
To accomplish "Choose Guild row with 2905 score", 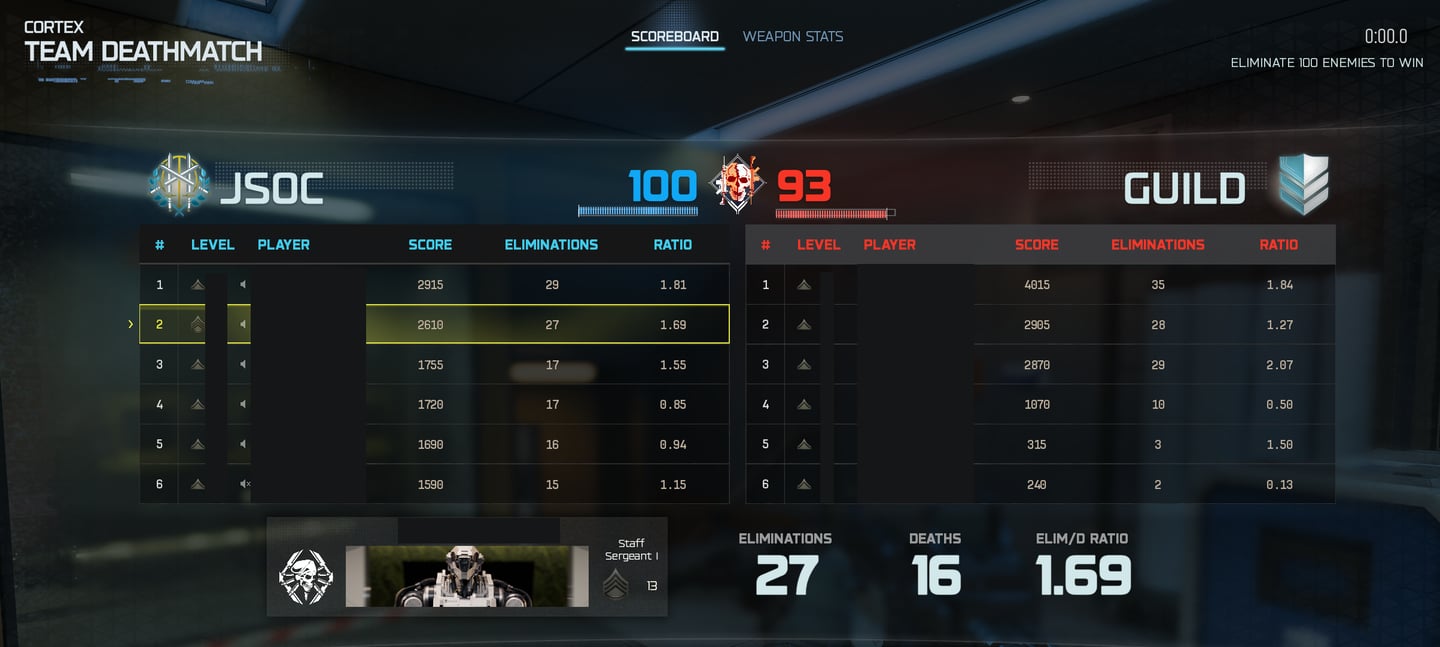I will [x=1040, y=325].
